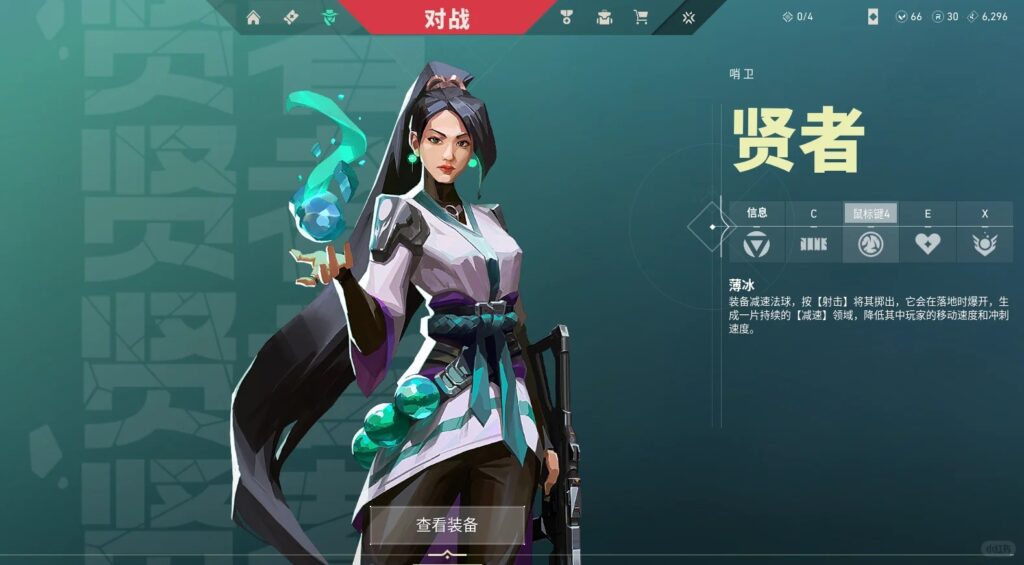
Task: Select the agents tab icon
Action: (329, 17)
